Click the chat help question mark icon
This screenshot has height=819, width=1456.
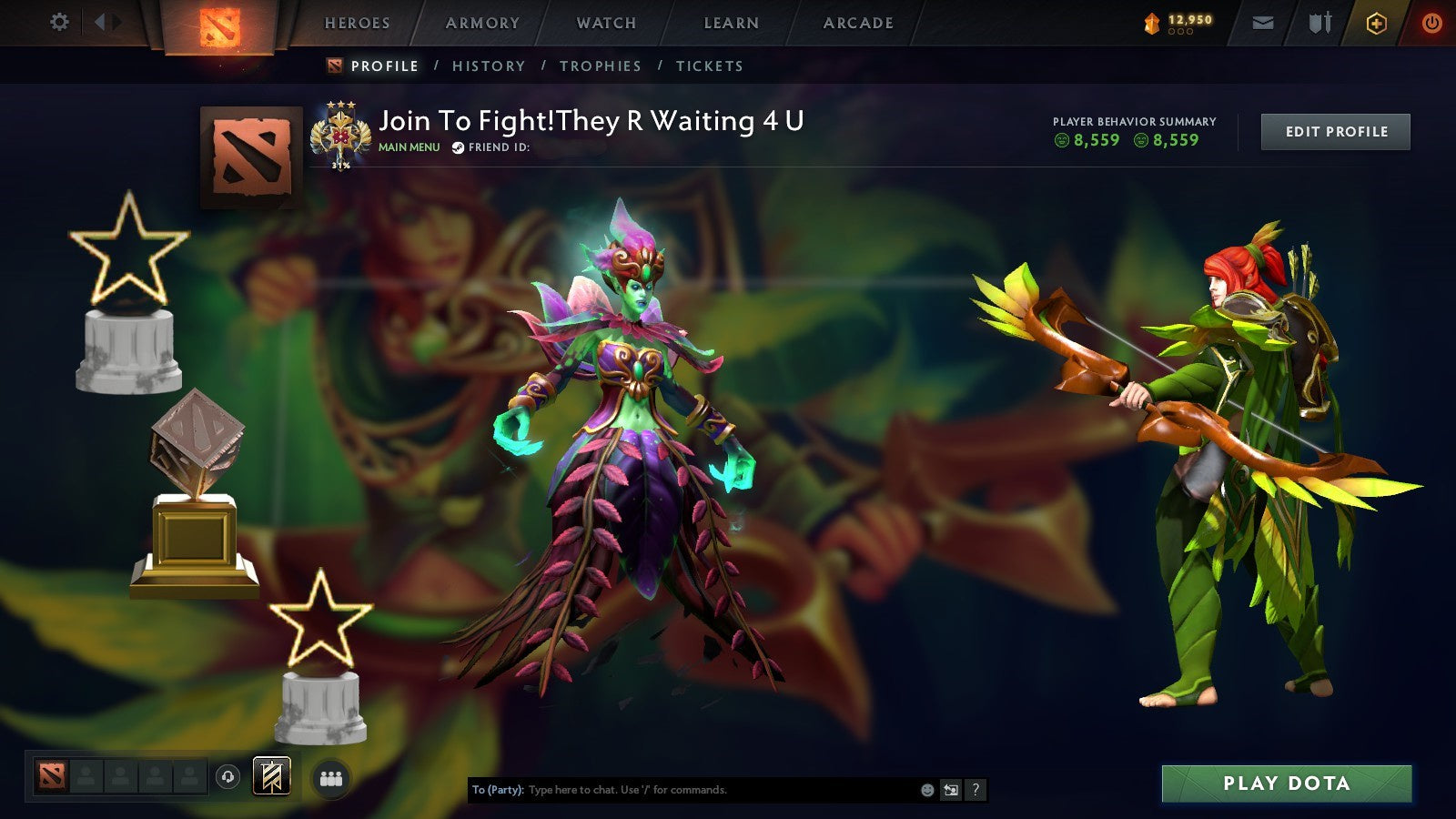[x=974, y=791]
